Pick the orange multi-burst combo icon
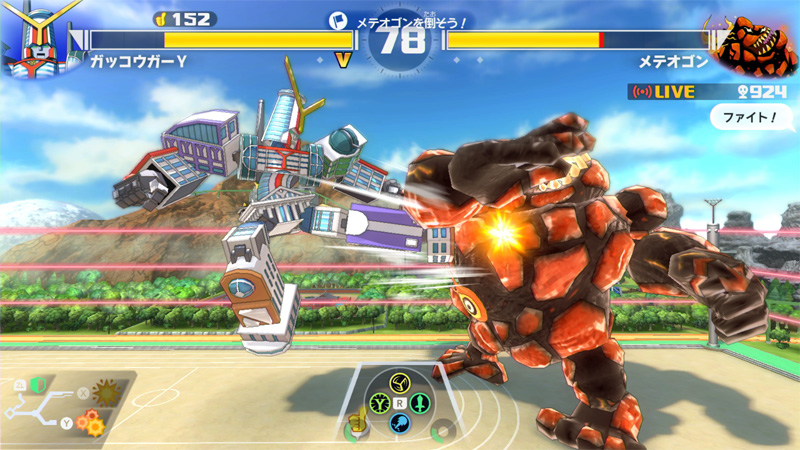Screen dimensions: 800x450 92,423
